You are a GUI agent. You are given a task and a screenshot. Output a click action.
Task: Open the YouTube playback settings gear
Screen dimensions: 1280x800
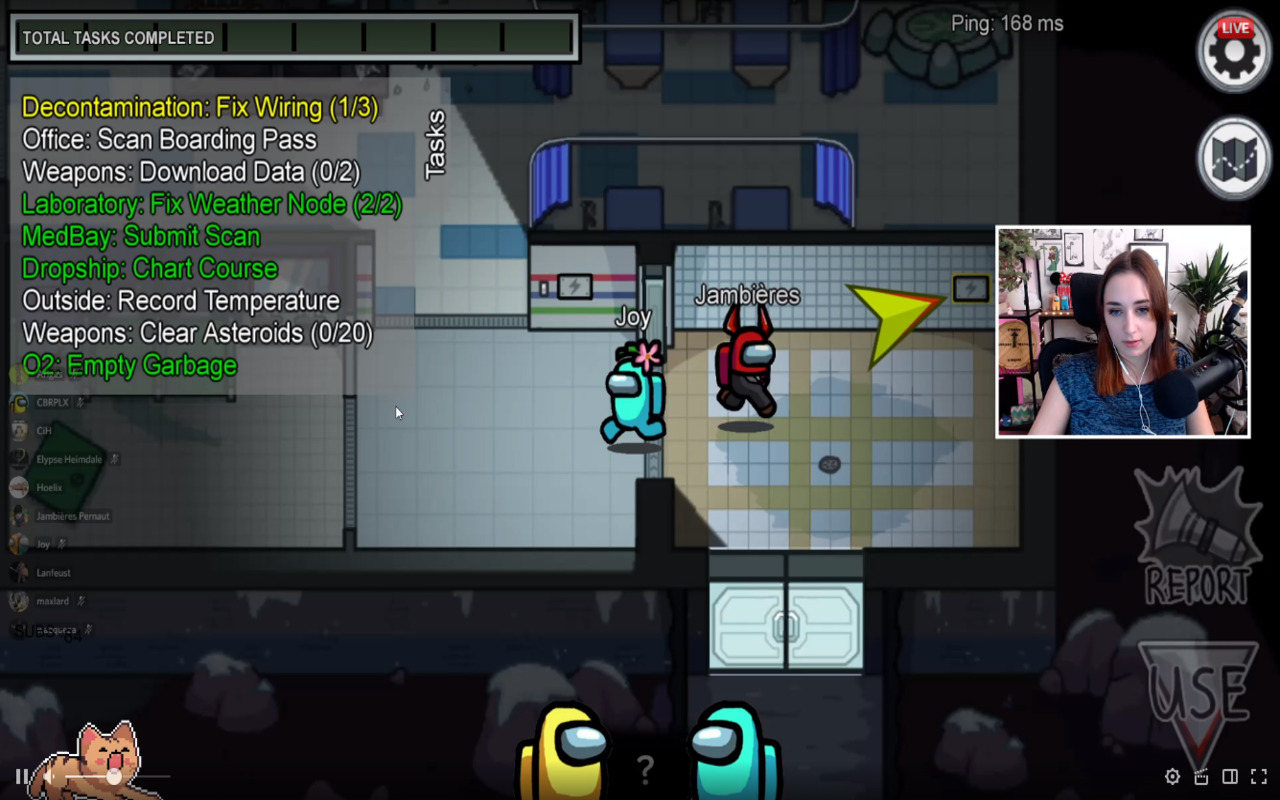click(1171, 776)
